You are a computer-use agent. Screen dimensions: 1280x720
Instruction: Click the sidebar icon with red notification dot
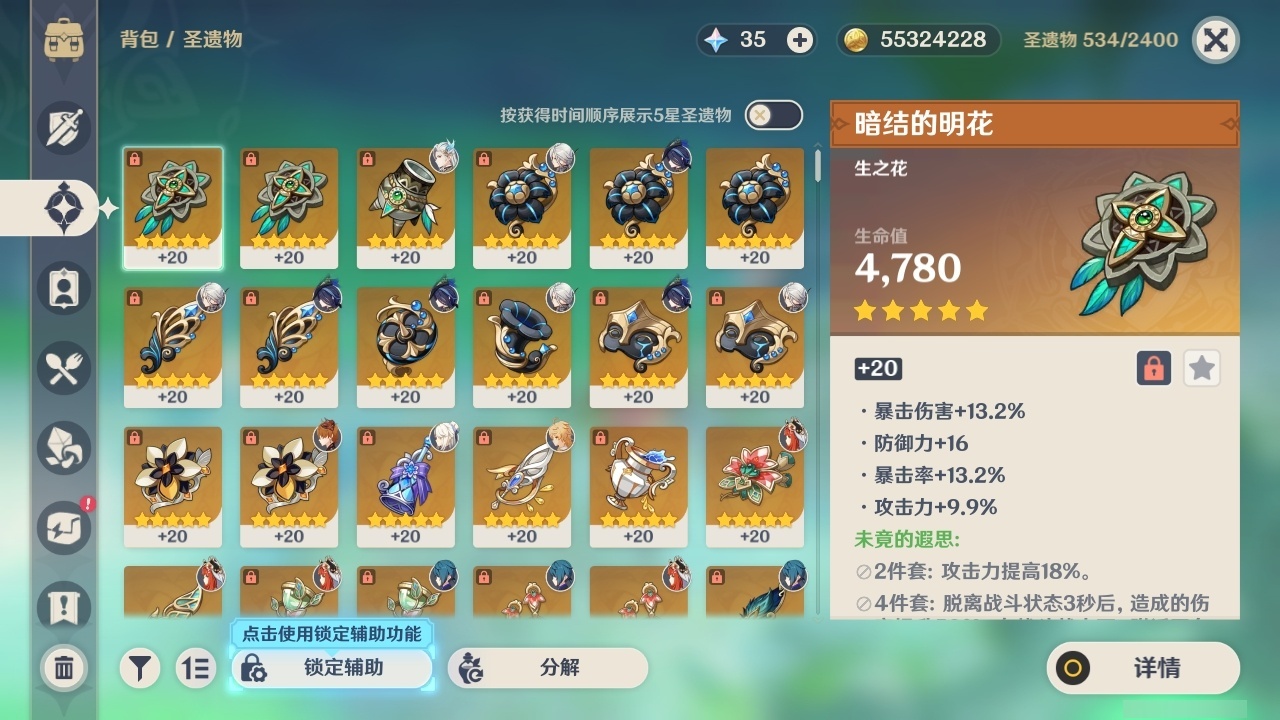click(62, 528)
